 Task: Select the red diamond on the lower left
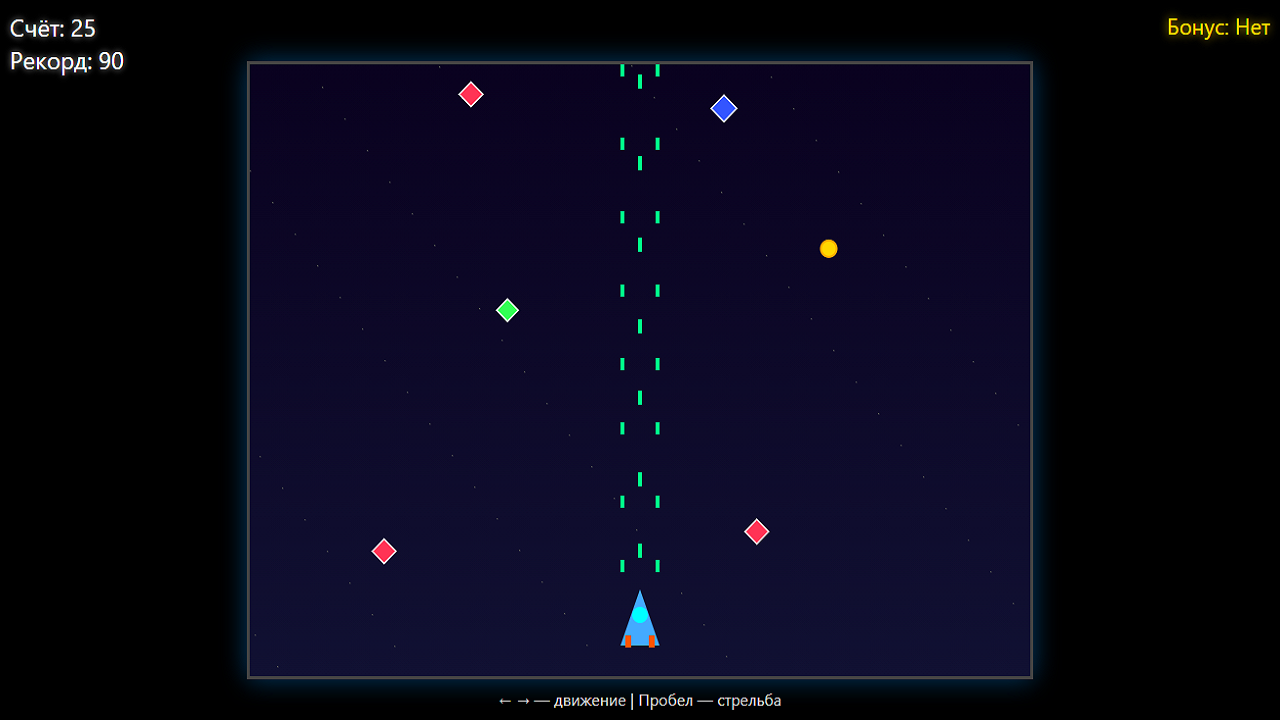click(384, 550)
